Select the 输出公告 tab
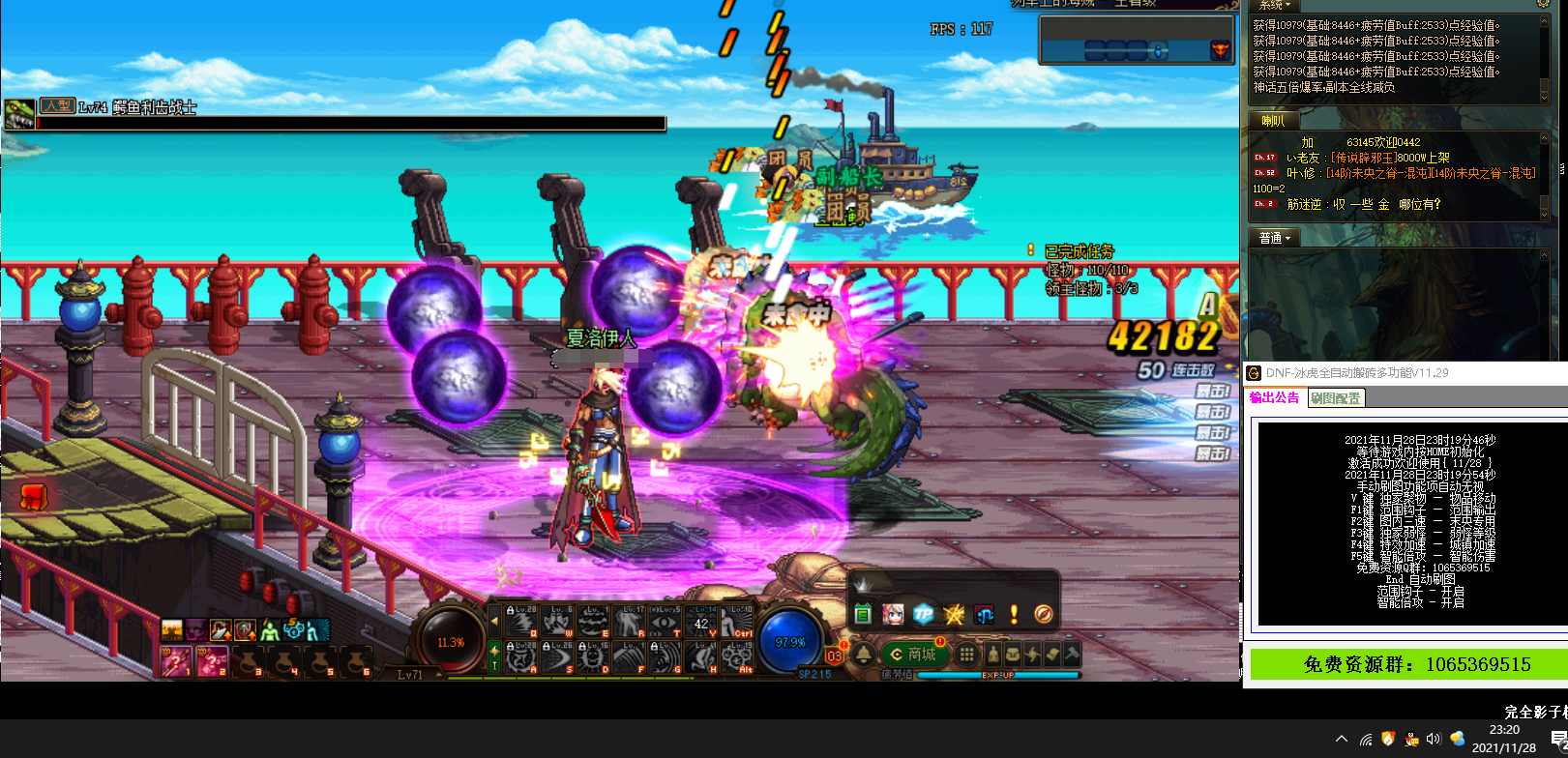Image resolution: width=1568 pixels, height=758 pixels. [1274, 397]
